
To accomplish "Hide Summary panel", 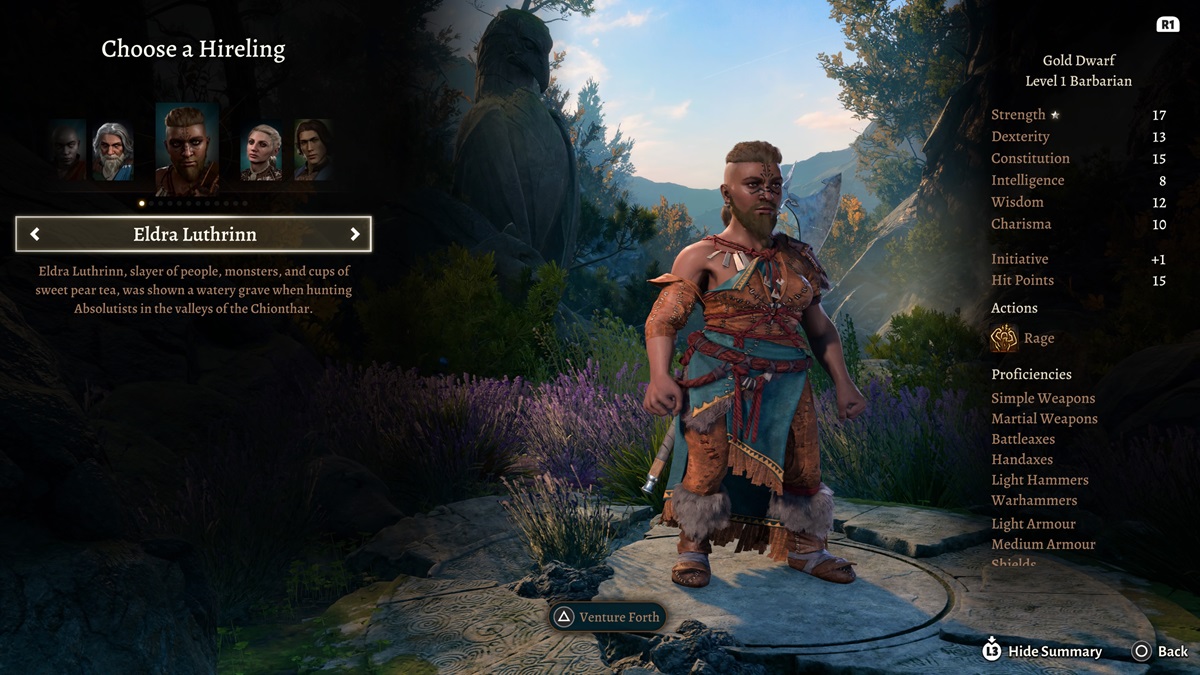I will click(x=1043, y=651).
